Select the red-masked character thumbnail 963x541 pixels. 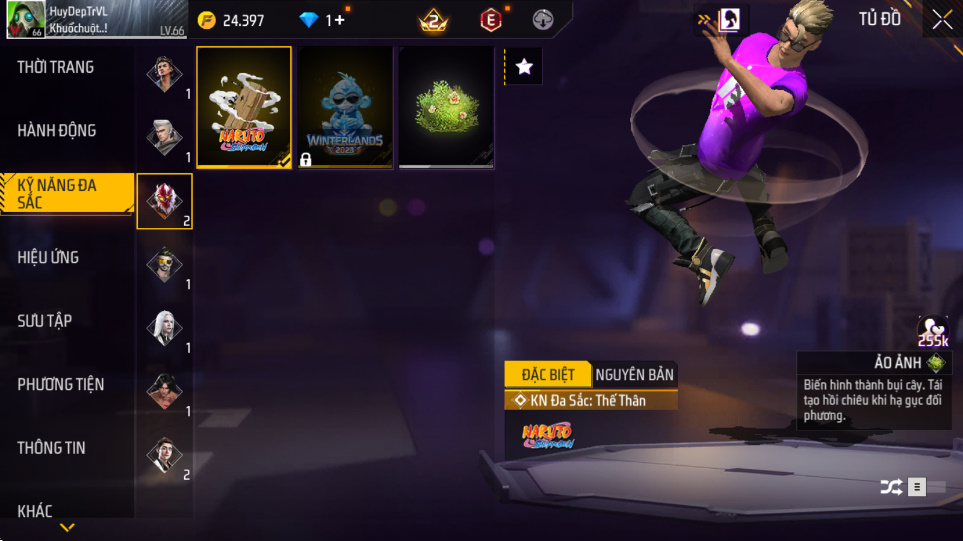pyautogui.click(x=164, y=201)
